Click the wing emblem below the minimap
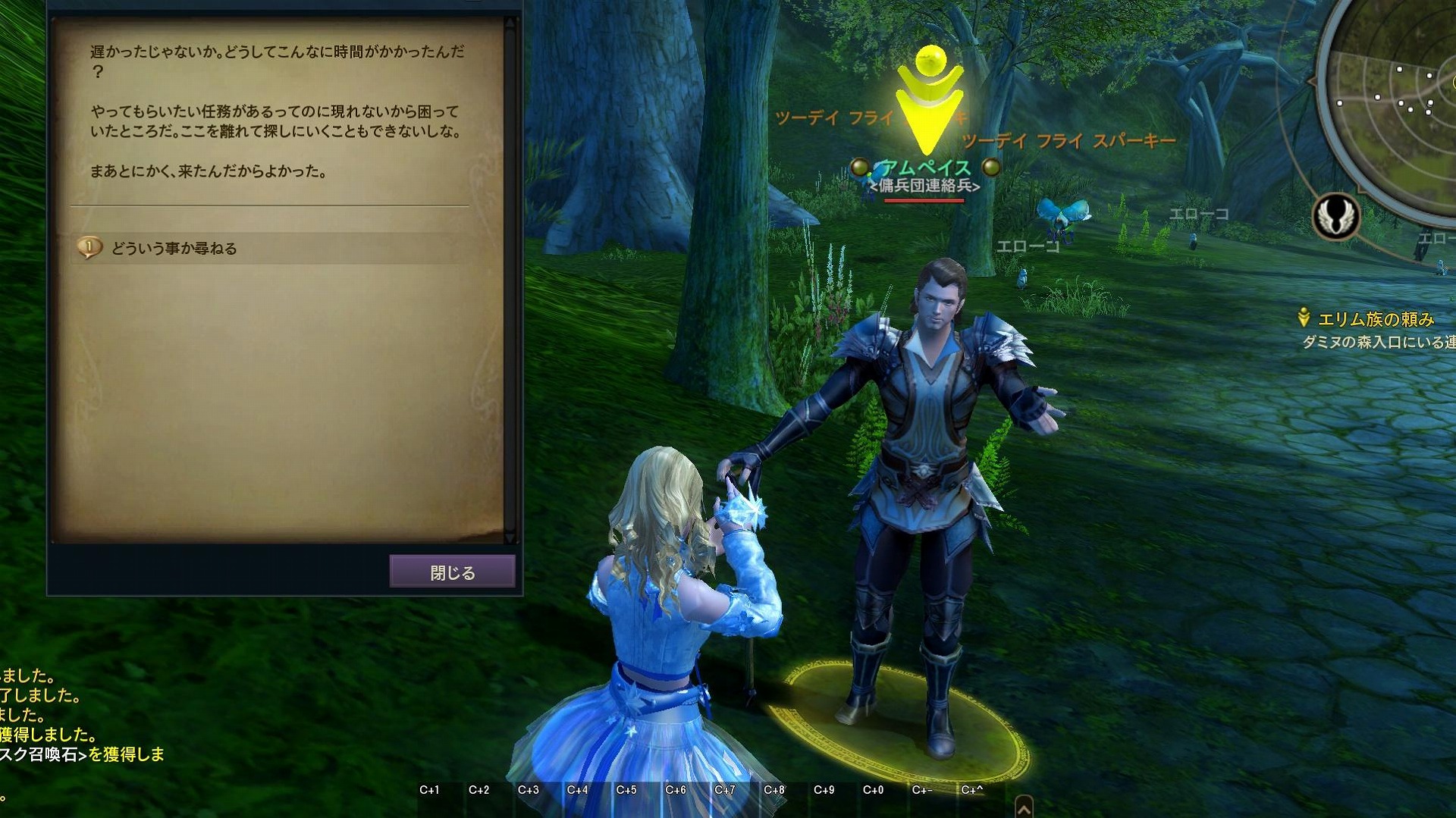This screenshot has height=818, width=1456. click(x=1335, y=217)
